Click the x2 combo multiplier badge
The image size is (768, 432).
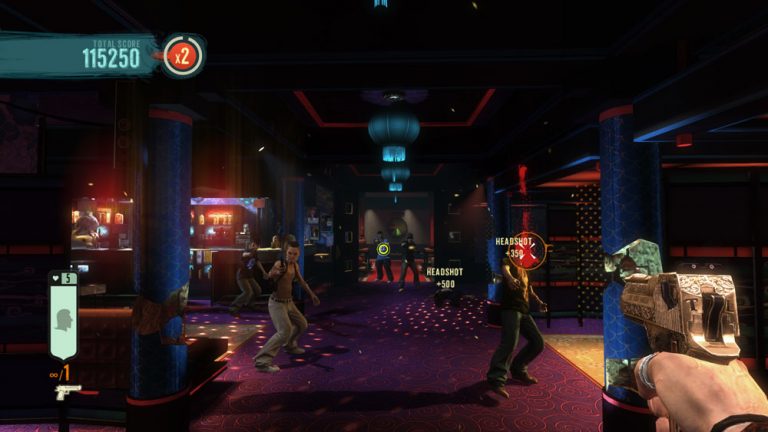coord(183,56)
